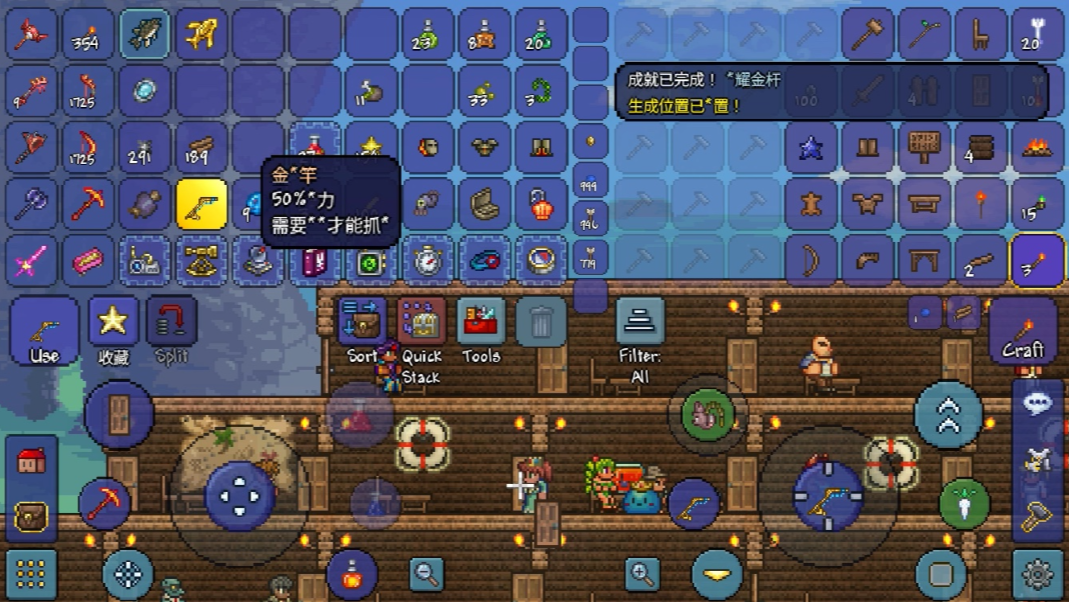Select the wooden hammer crafting recipe
1069x602 pixels.
pos(867,35)
